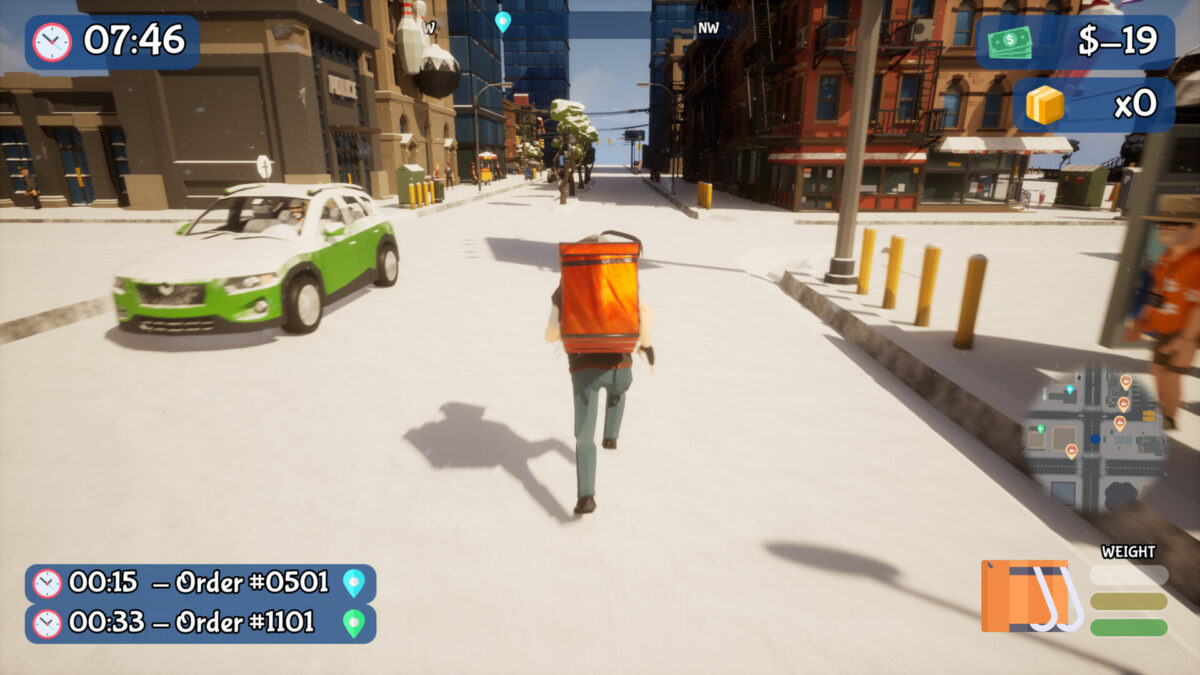Click the green cash money icon
Screen dimensions: 1200x675
[1010, 42]
